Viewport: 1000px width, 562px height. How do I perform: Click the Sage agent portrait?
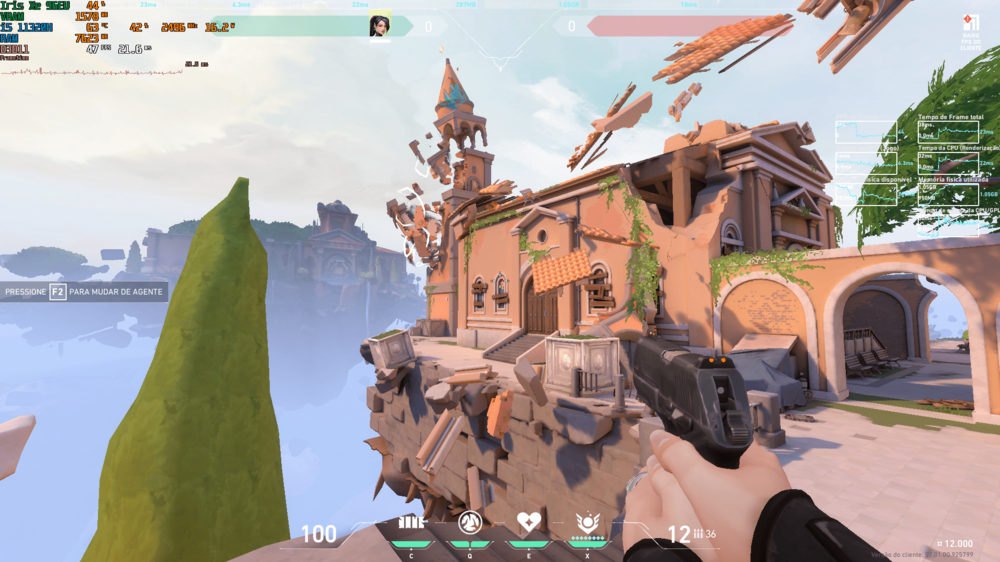380,26
